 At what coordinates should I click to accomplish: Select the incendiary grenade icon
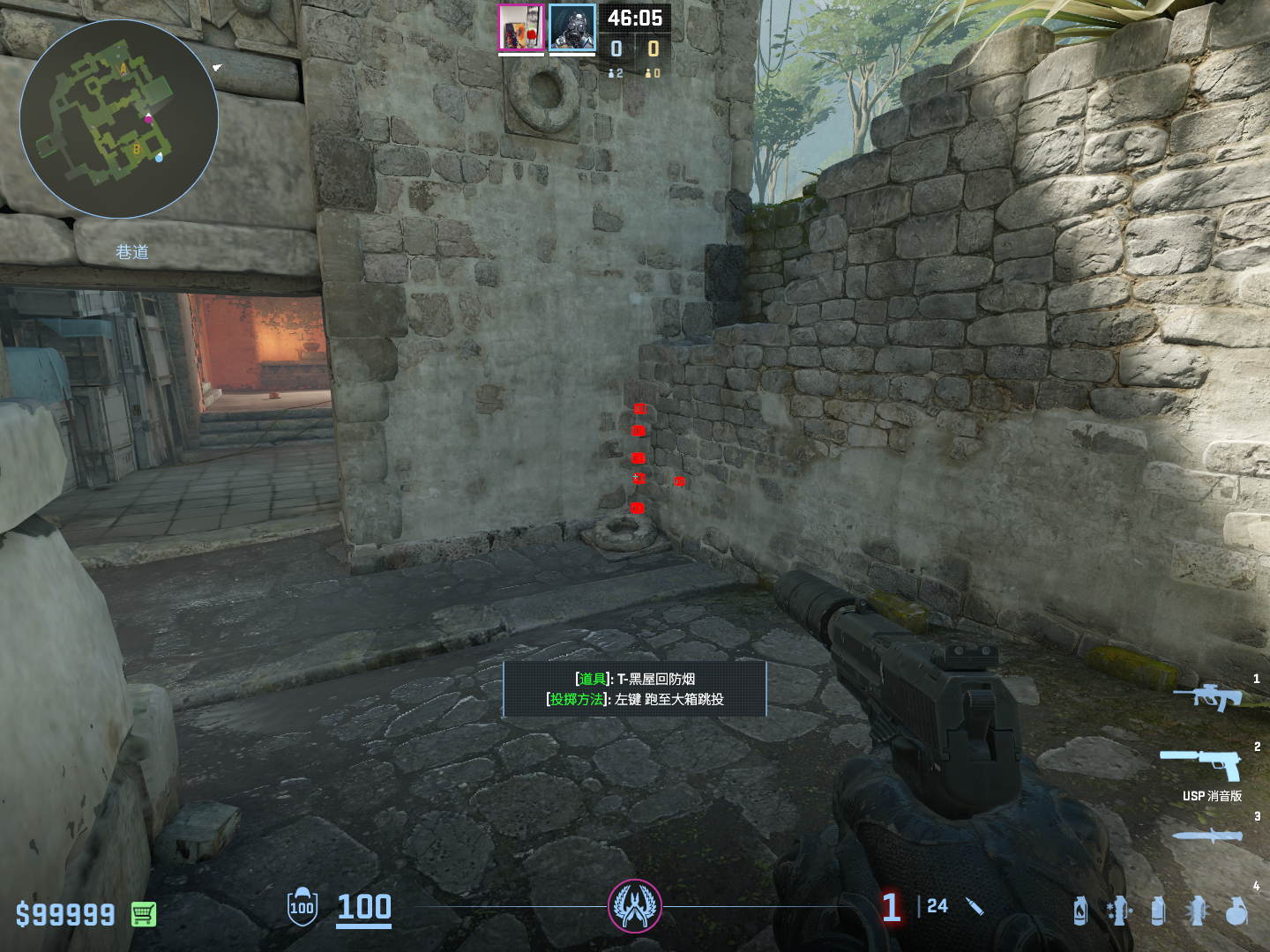click(1080, 911)
